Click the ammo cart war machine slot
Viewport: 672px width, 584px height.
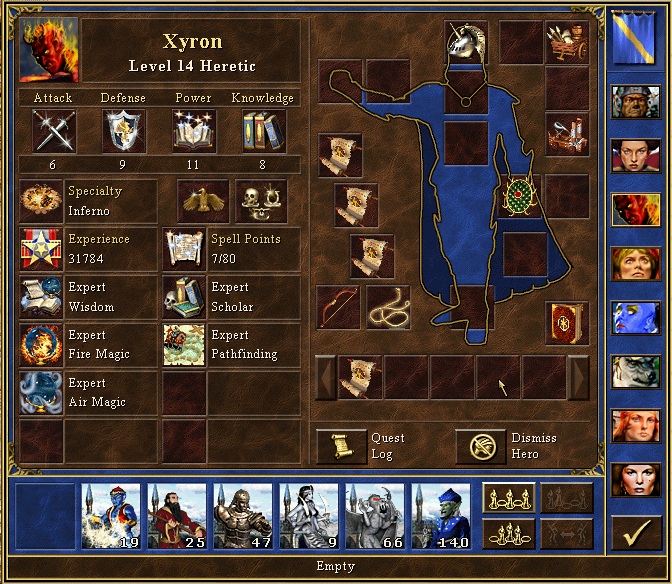pos(567,43)
